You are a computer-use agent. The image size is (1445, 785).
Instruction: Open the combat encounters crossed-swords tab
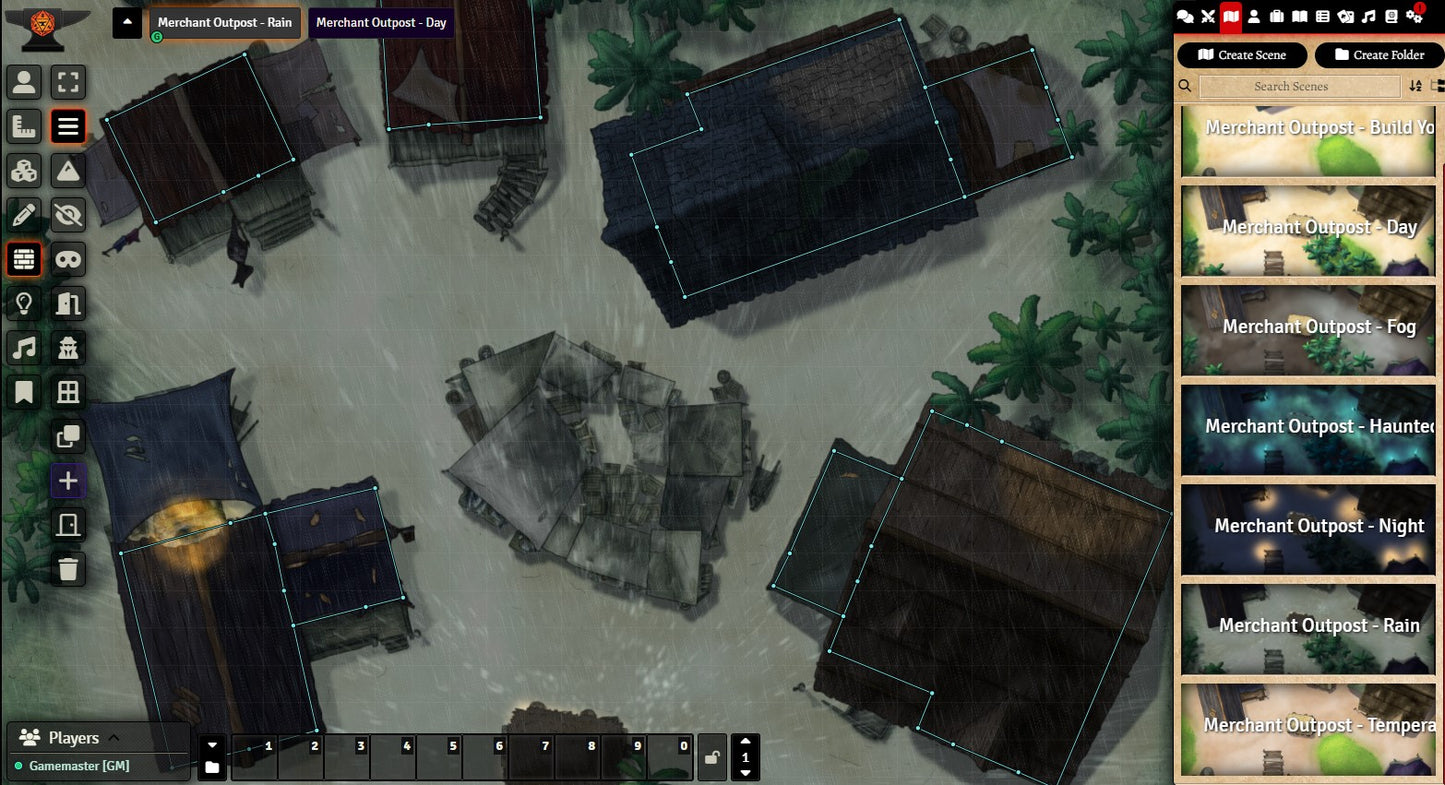tap(1208, 16)
